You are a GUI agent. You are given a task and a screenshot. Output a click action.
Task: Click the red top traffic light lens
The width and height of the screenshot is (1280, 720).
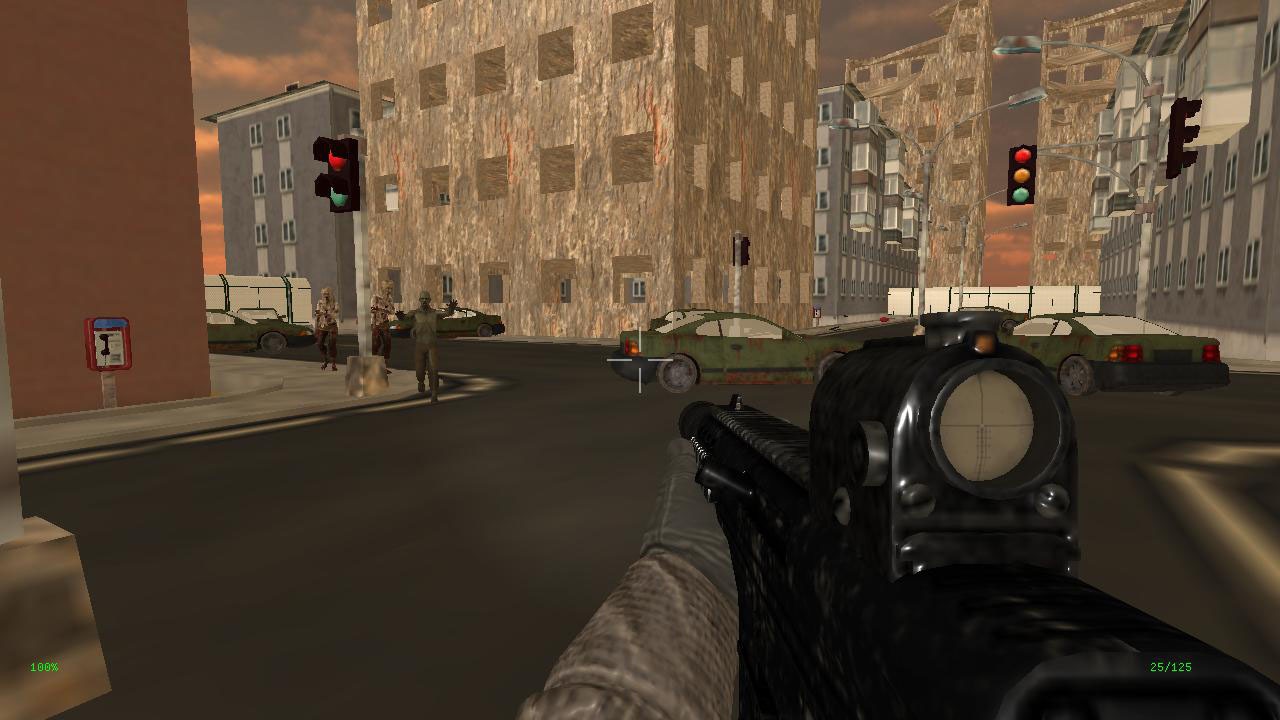1022,156
